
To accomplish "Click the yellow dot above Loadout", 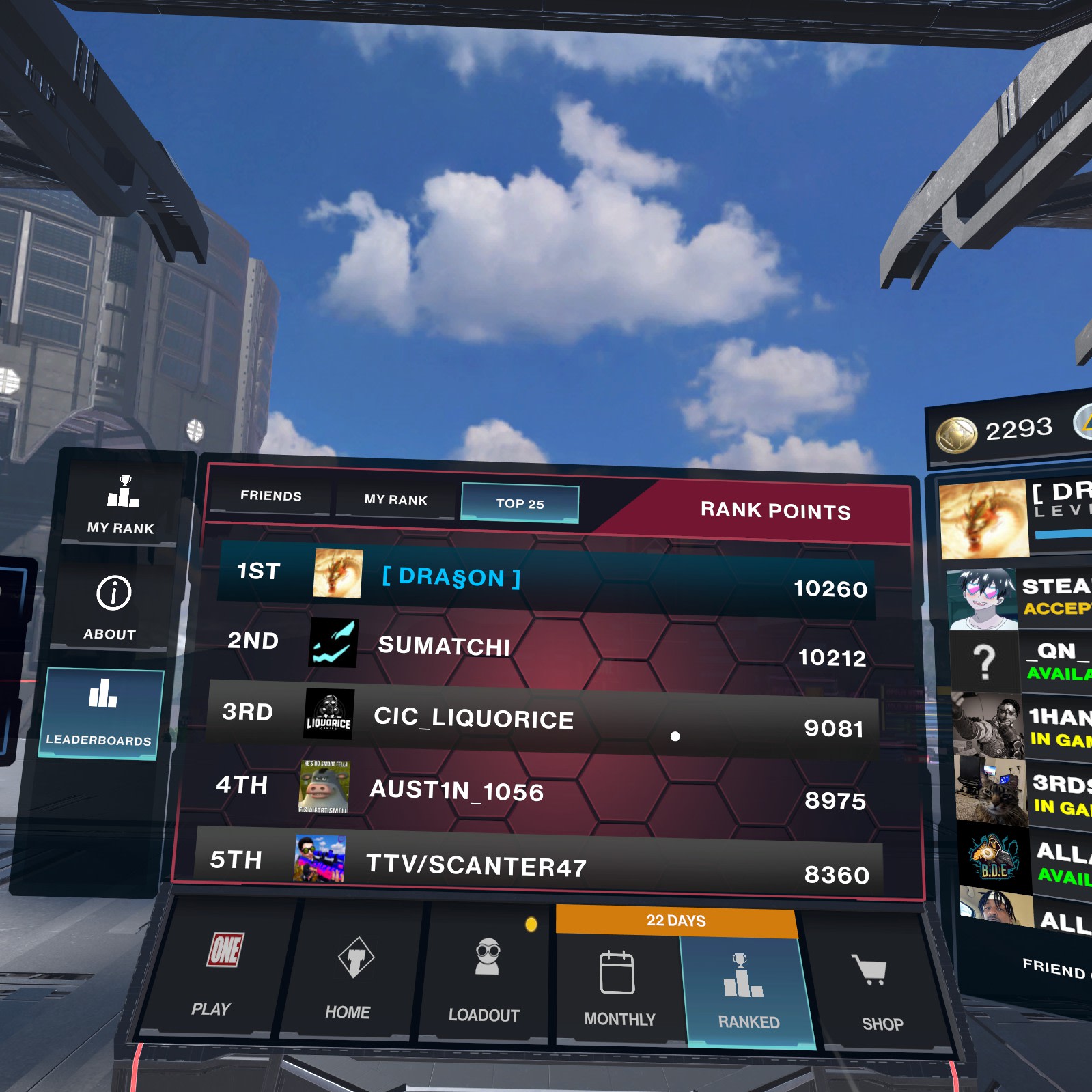I will coord(530,923).
